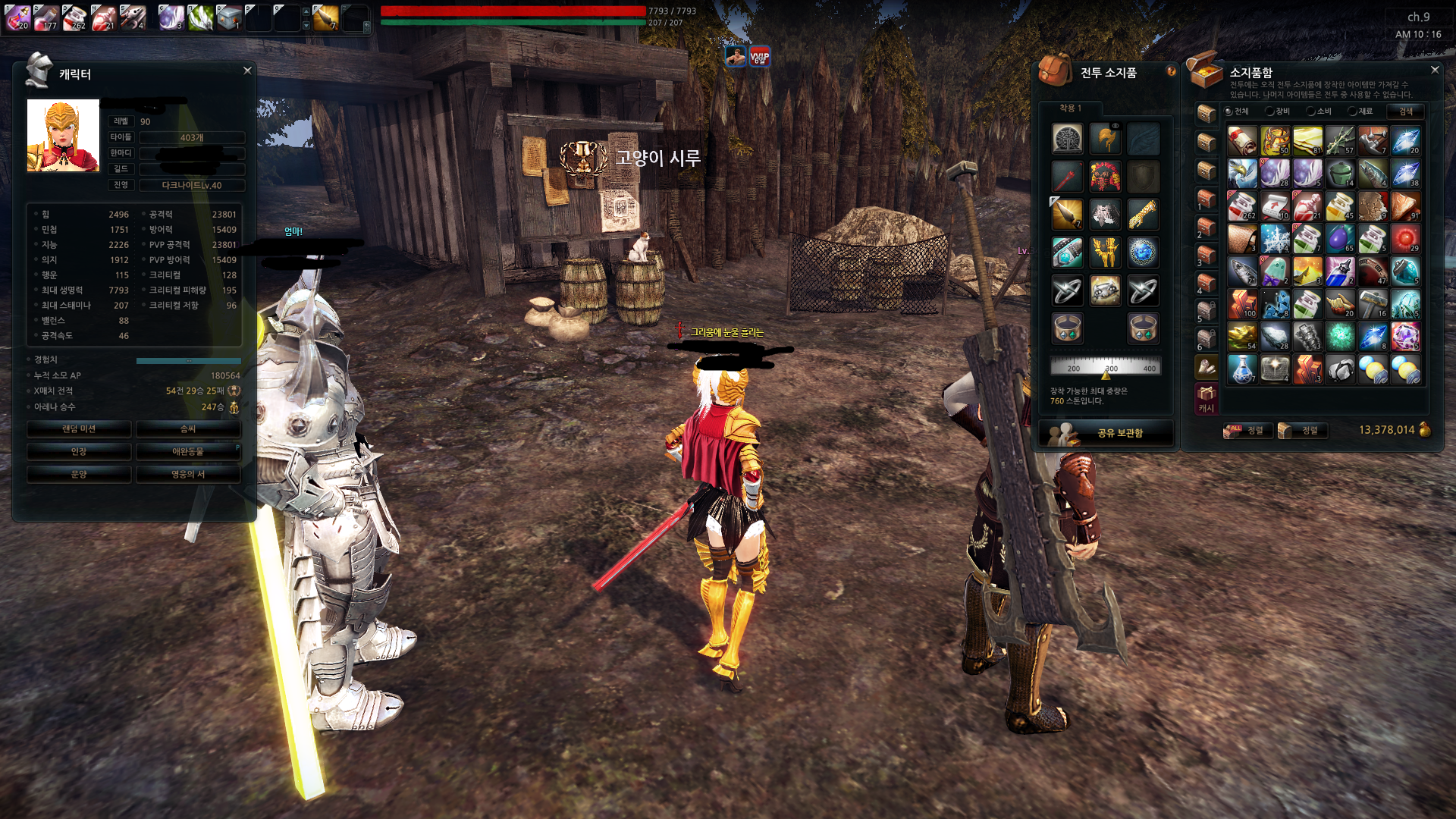
Task: Open the 애완동물 pet menu
Action: (x=188, y=452)
